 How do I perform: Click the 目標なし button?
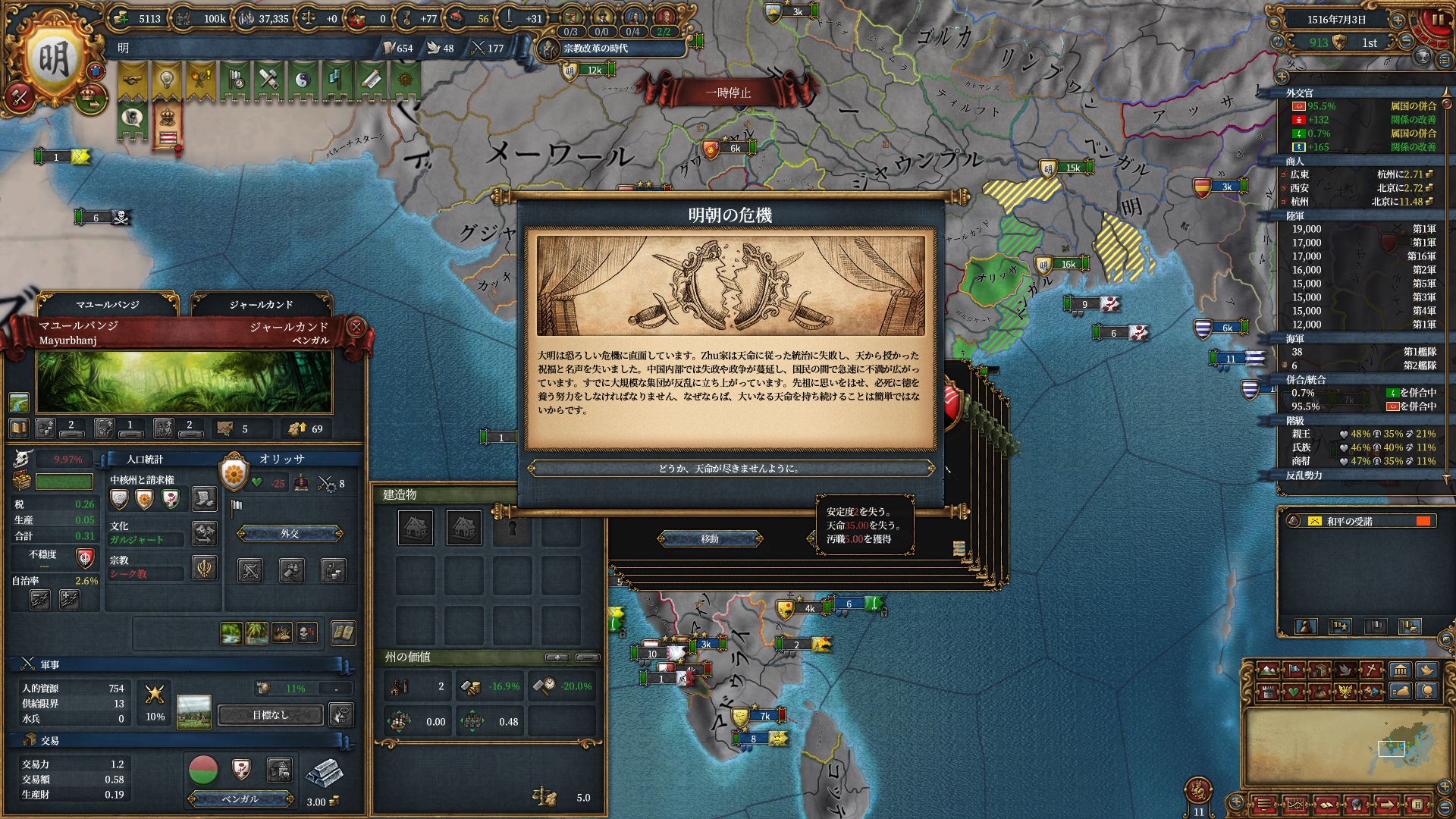coord(271,715)
